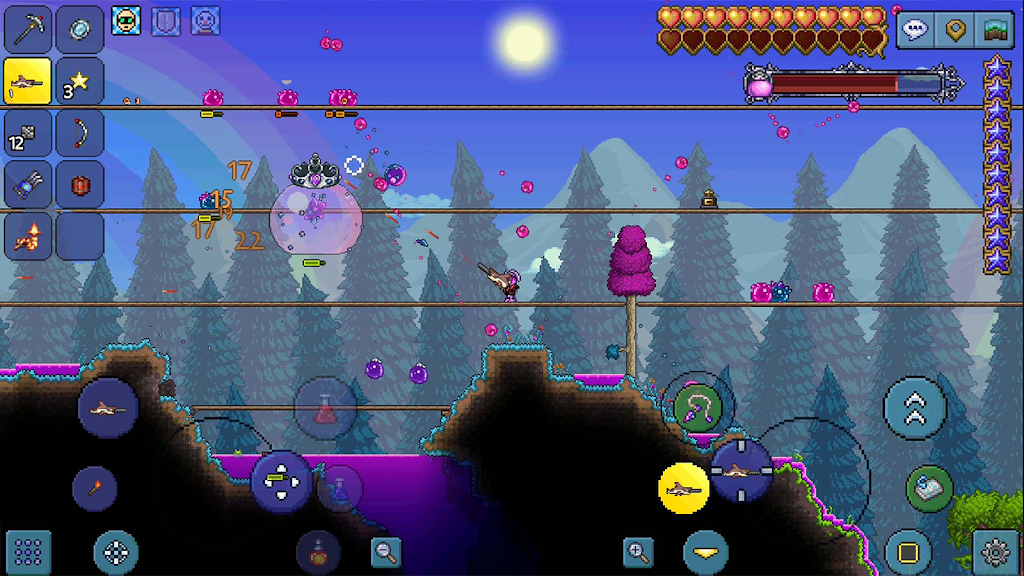
Task: Use the grappling hook button
Action: [698, 407]
